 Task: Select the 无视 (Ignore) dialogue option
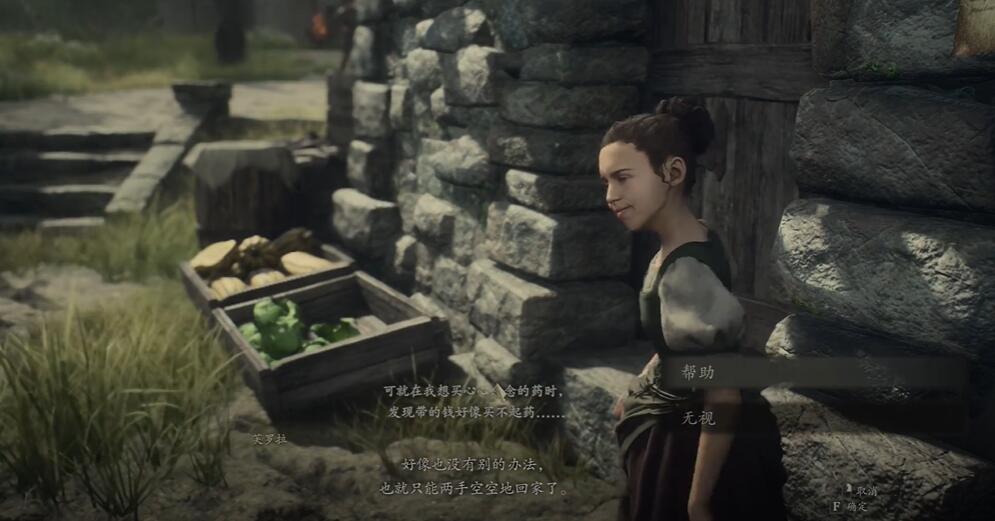[x=700, y=418]
